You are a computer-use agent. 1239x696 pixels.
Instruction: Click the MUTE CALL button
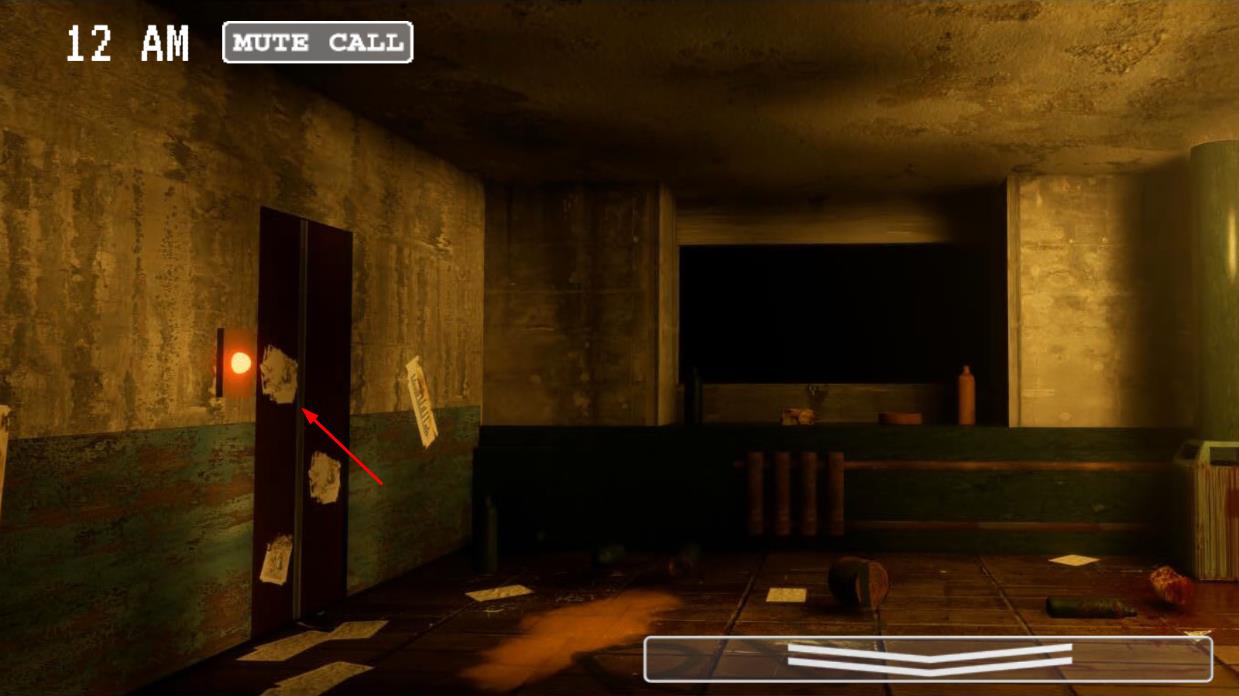pyautogui.click(x=317, y=43)
